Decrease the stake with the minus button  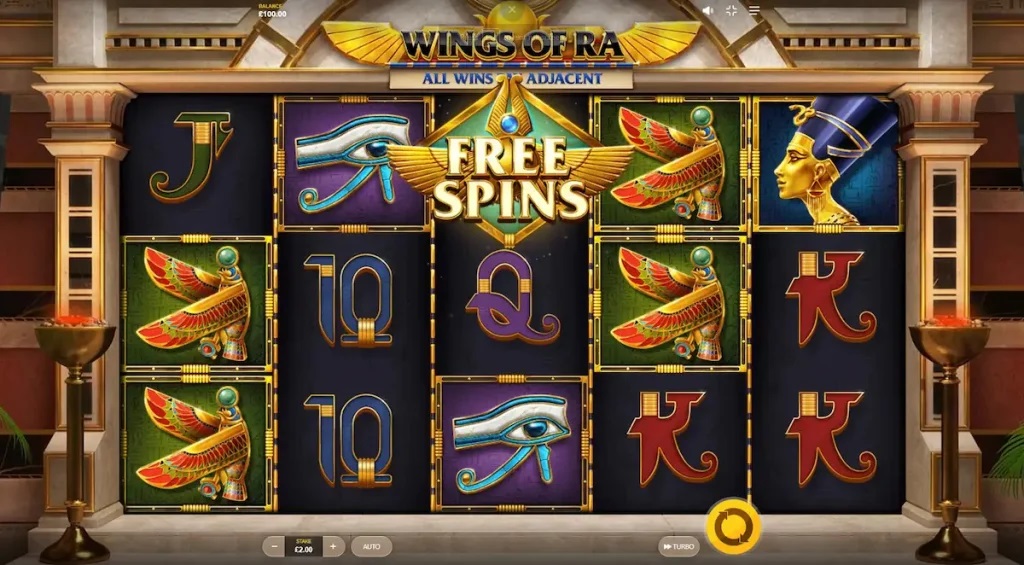point(275,547)
